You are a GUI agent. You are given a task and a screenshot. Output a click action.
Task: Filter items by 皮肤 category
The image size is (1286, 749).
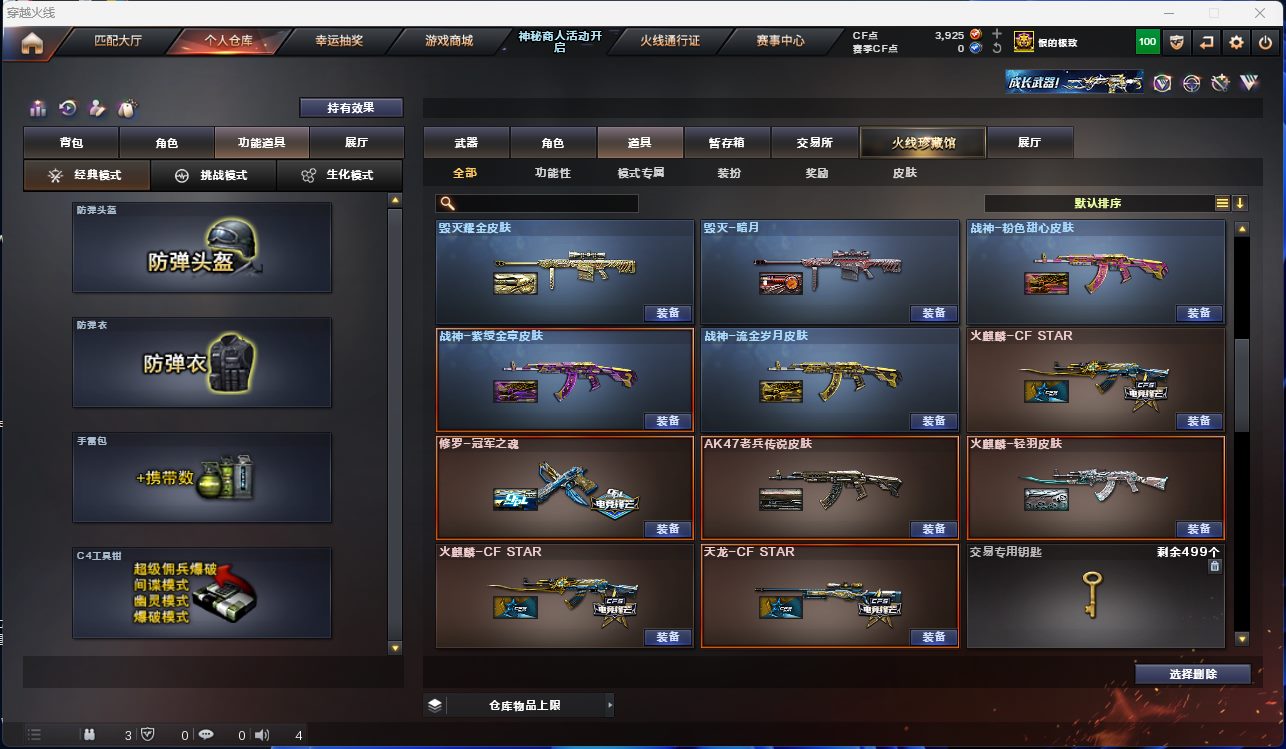(x=904, y=173)
